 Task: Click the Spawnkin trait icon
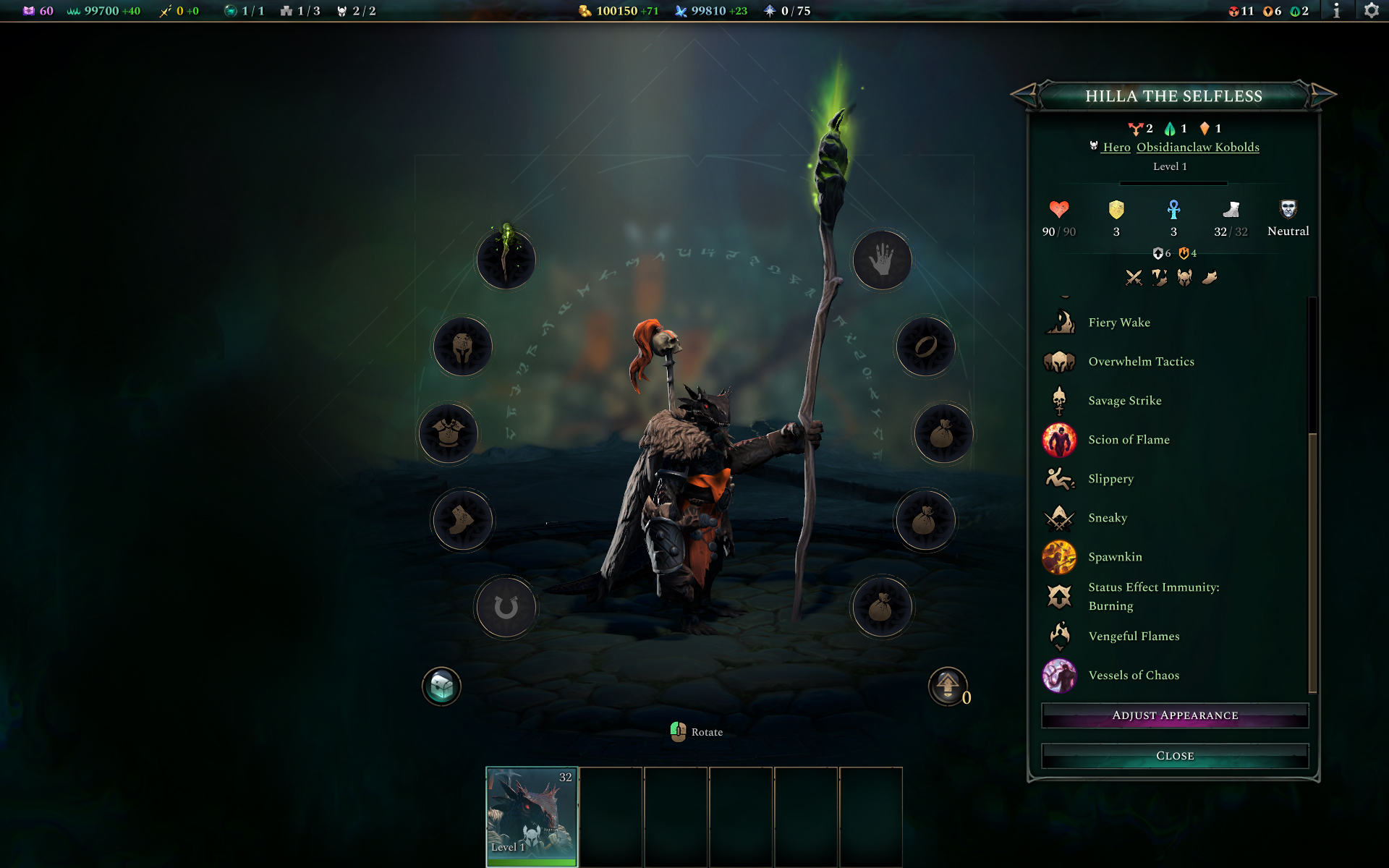pyautogui.click(x=1059, y=557)
